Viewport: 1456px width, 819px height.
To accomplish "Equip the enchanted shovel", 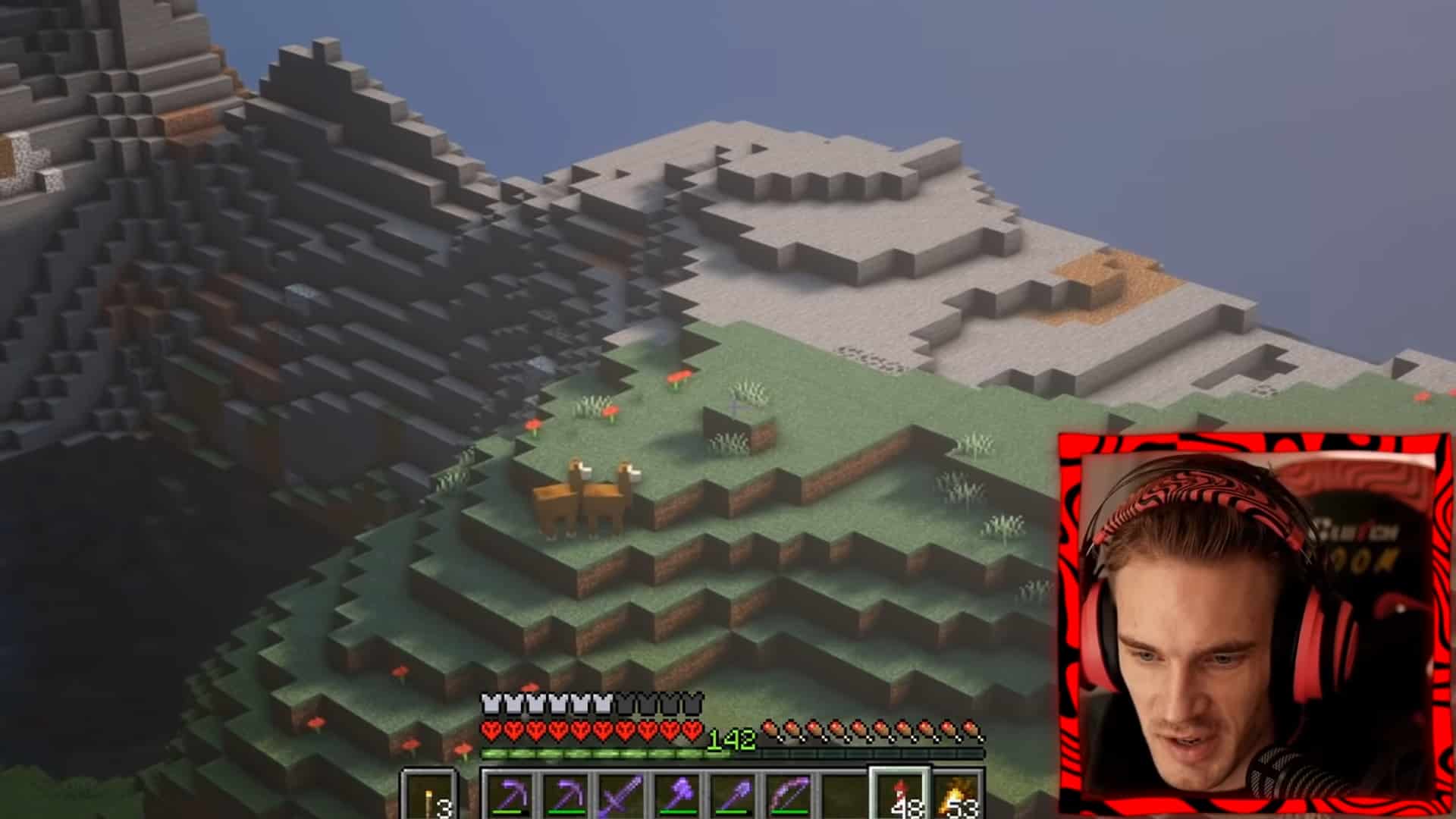I will [x=733, y=796].
